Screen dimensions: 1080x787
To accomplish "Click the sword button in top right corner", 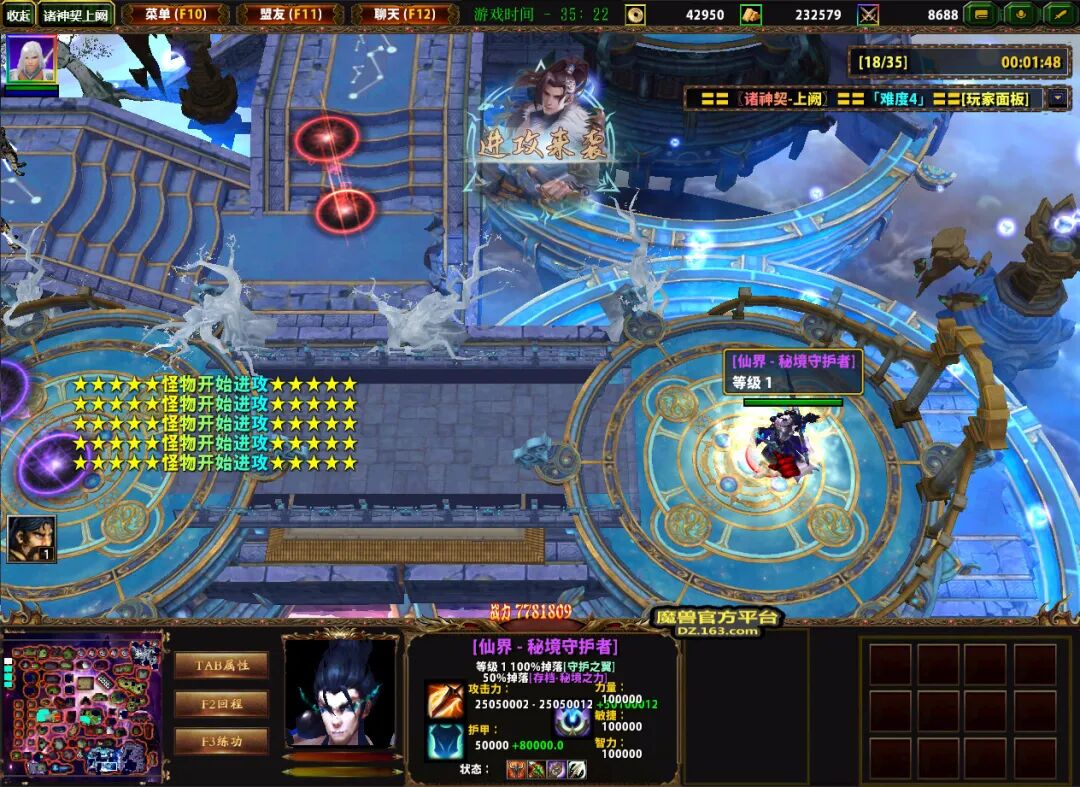I will click(1058, 15).
